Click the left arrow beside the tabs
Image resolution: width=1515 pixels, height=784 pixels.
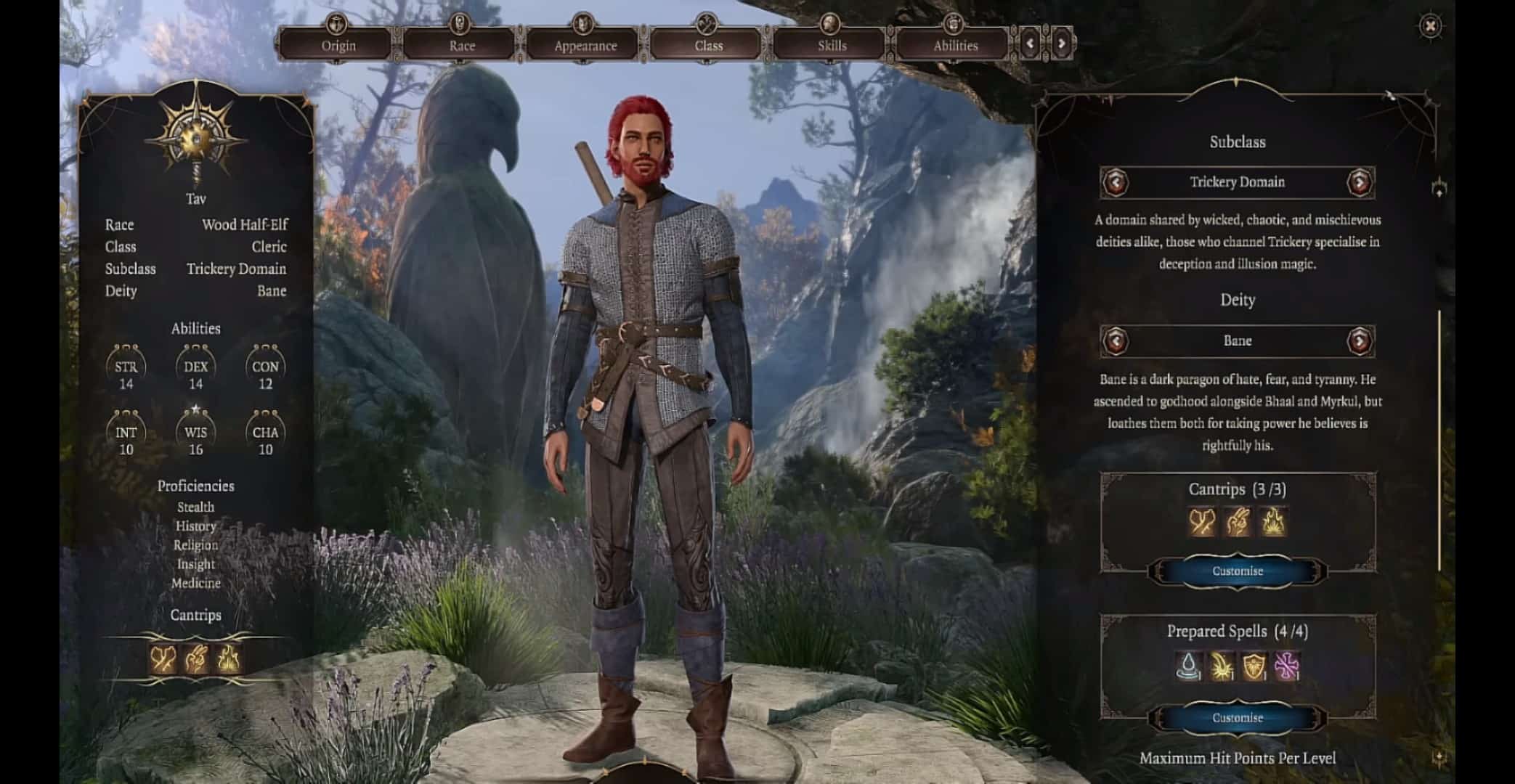pos(1031,44)
